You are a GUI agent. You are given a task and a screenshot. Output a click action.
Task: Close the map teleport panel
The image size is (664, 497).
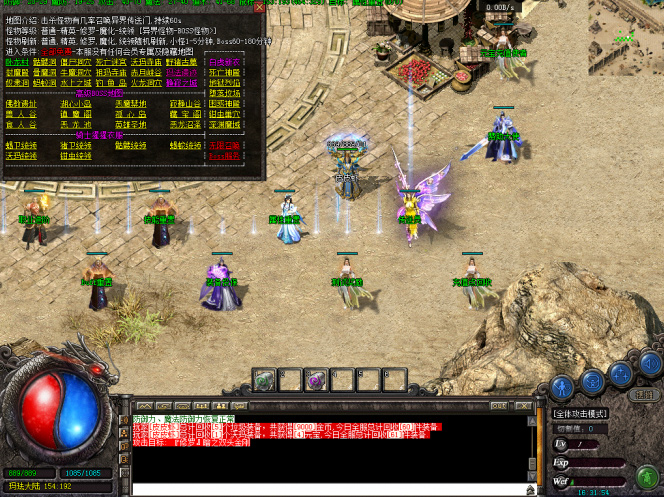coord(259,7)
